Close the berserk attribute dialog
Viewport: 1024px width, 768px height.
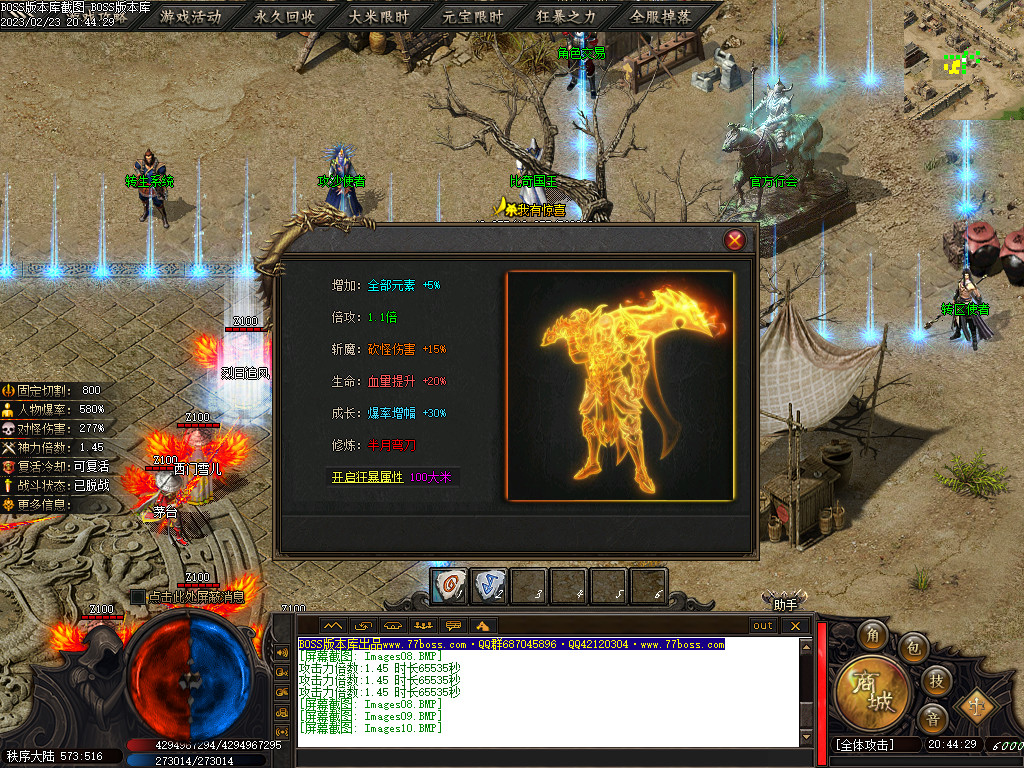735,240
